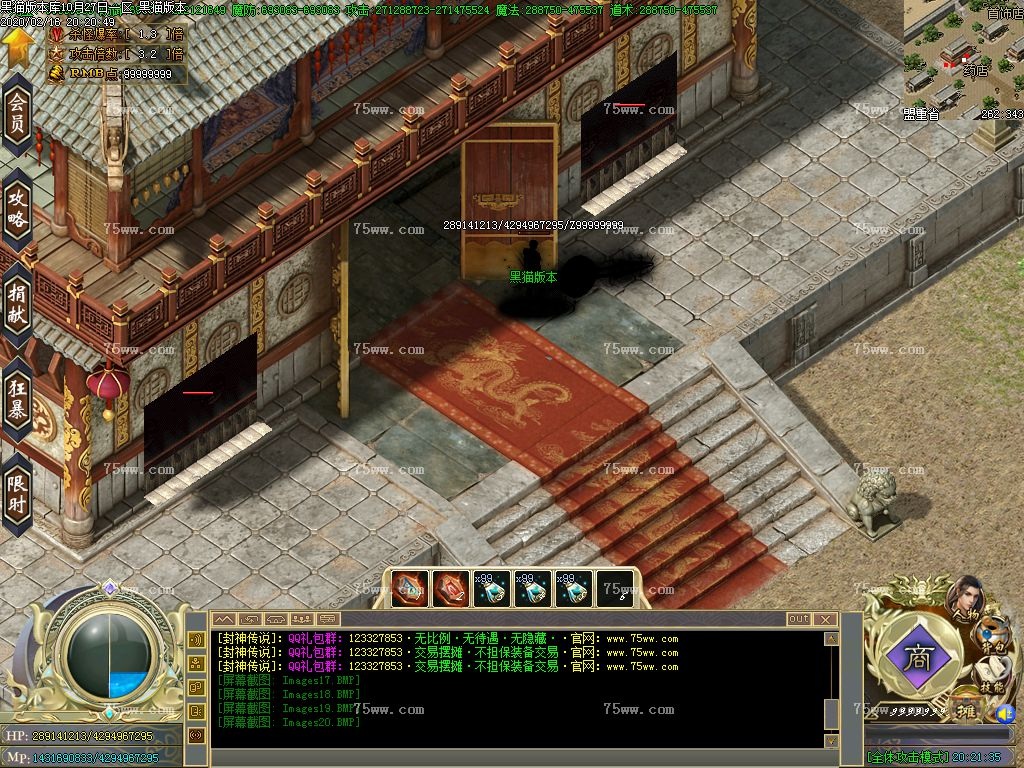Close the chat window with X
Image resolution: width=1024 pixels, height=768 pixels.
pyautogui.click(x=825, y=620)
